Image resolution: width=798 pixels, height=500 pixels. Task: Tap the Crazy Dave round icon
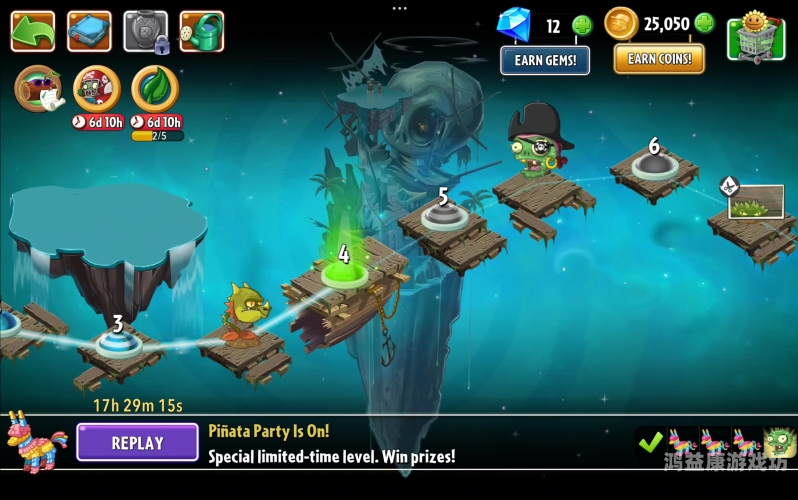coord(40,88)
